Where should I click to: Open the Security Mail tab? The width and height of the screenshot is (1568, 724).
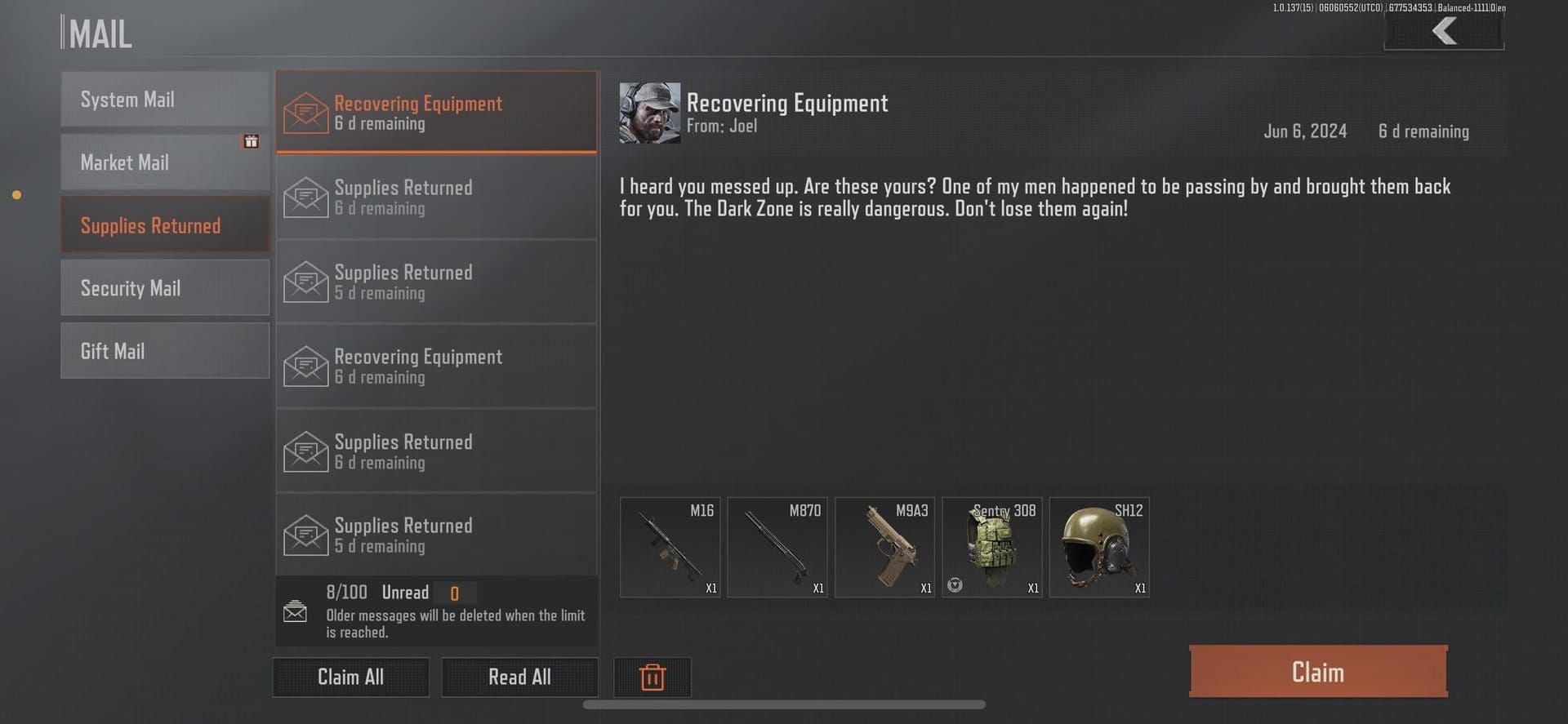[164, 288]
